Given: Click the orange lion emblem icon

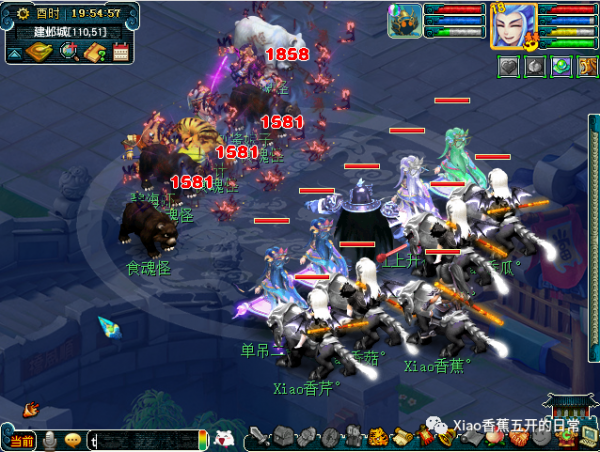Looking at the screenshot, I should [378, 436].
